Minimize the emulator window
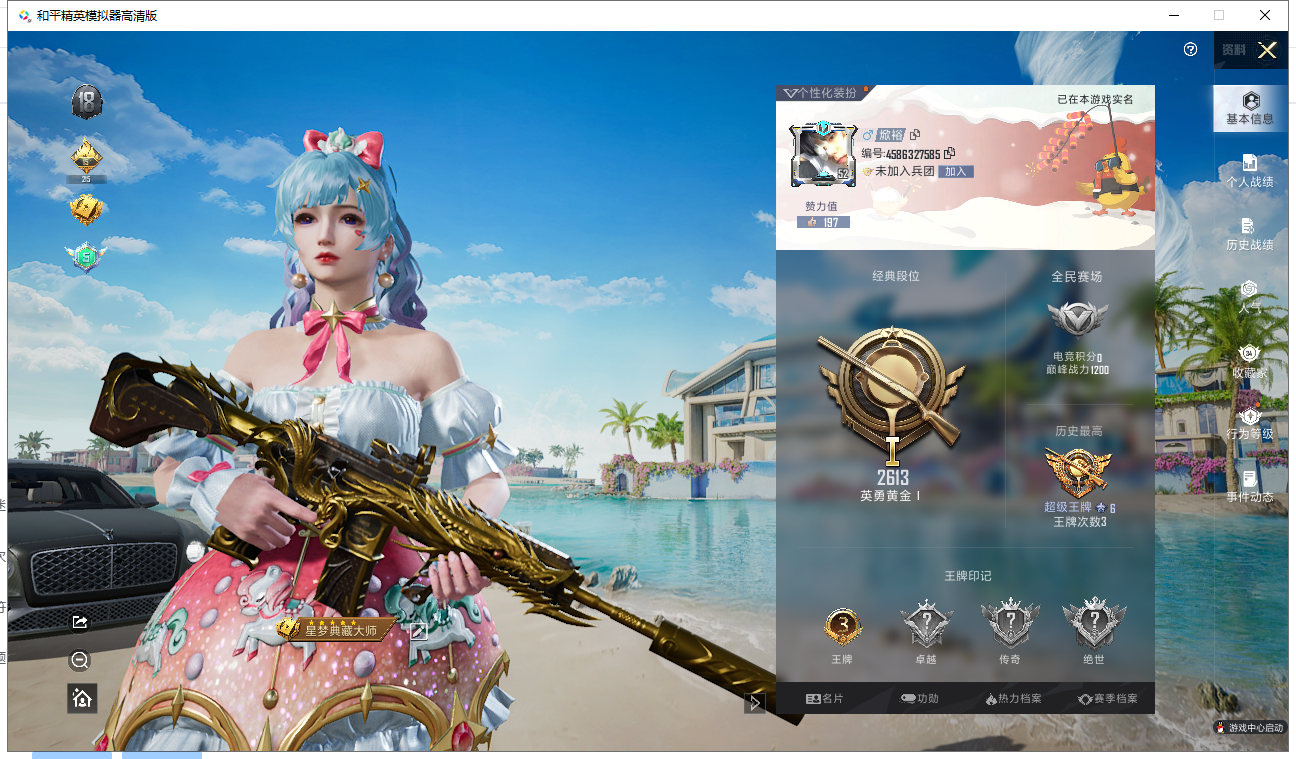The width and height of the screenshot is (1296, 759). coord(1171,15)
